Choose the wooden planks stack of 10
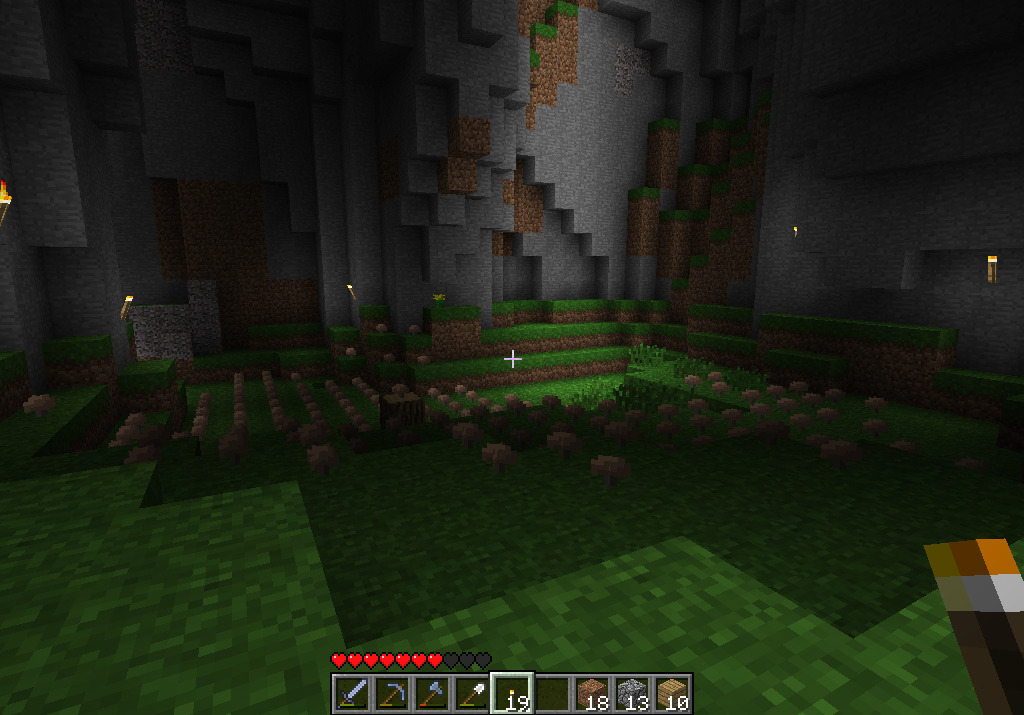 click(x=672, y=693)
